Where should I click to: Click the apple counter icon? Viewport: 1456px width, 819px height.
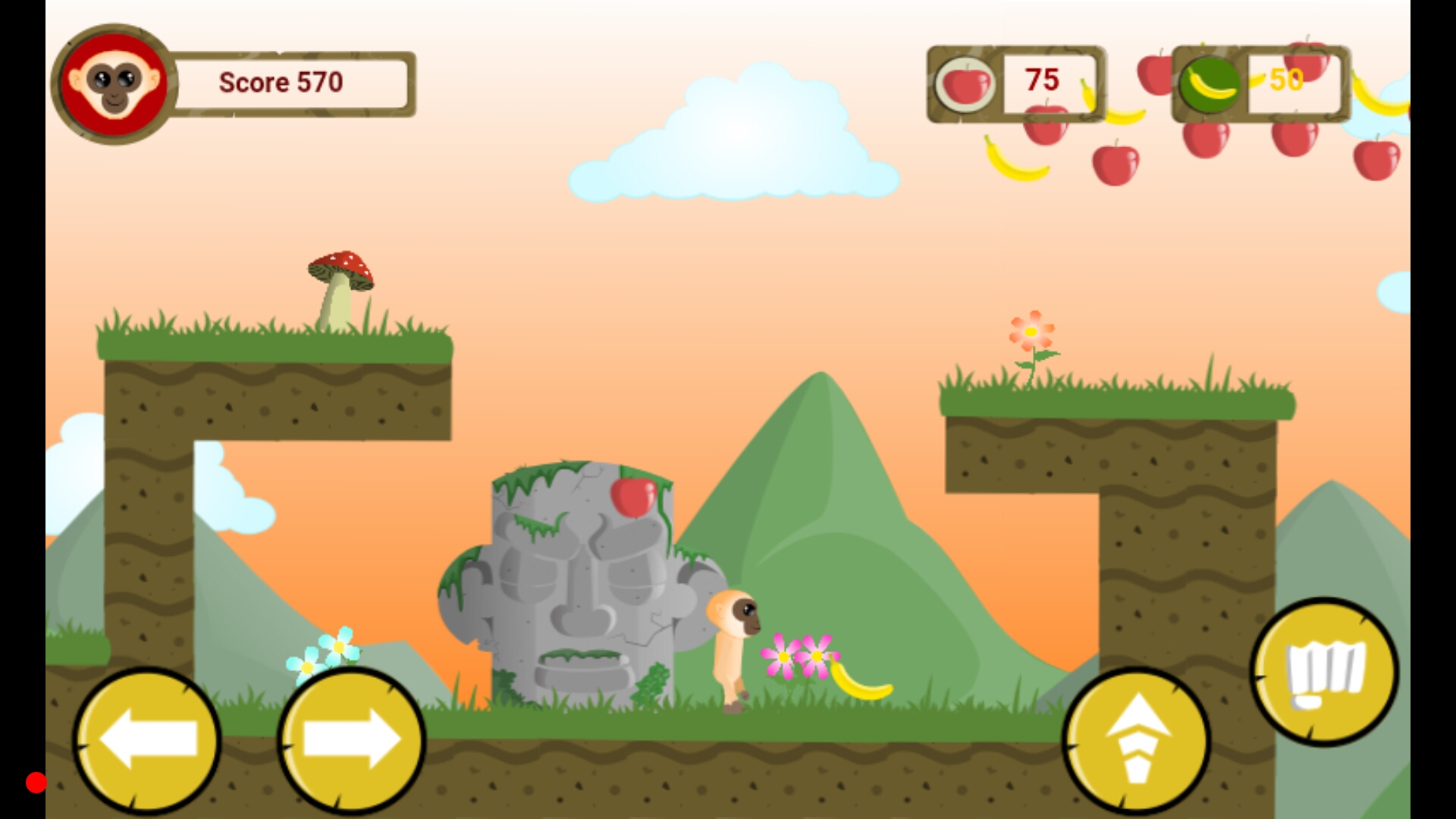[x=965, y=83]
